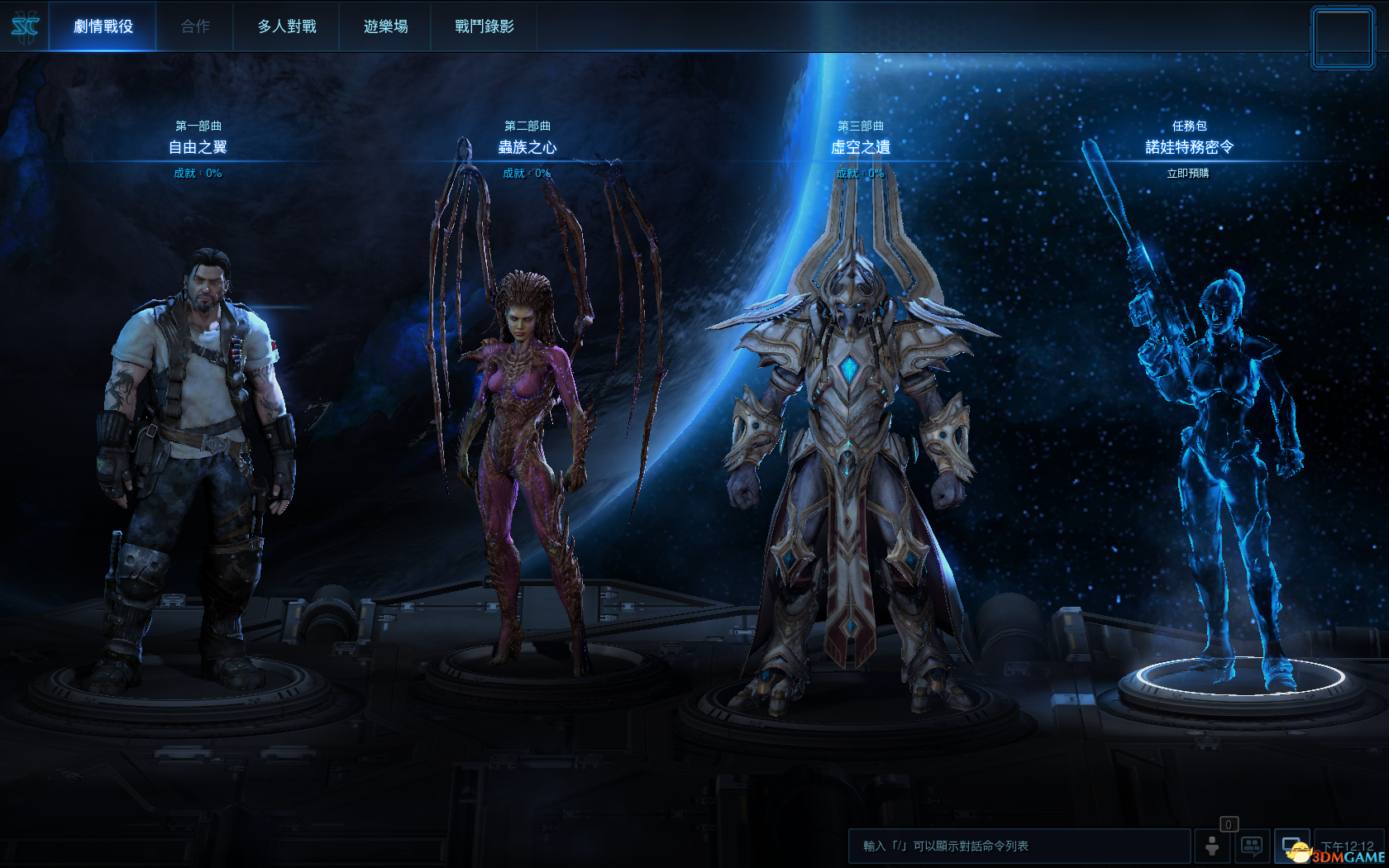
Task: Switch to the 多人對戰 tab
Action: (x=286, y=26)
